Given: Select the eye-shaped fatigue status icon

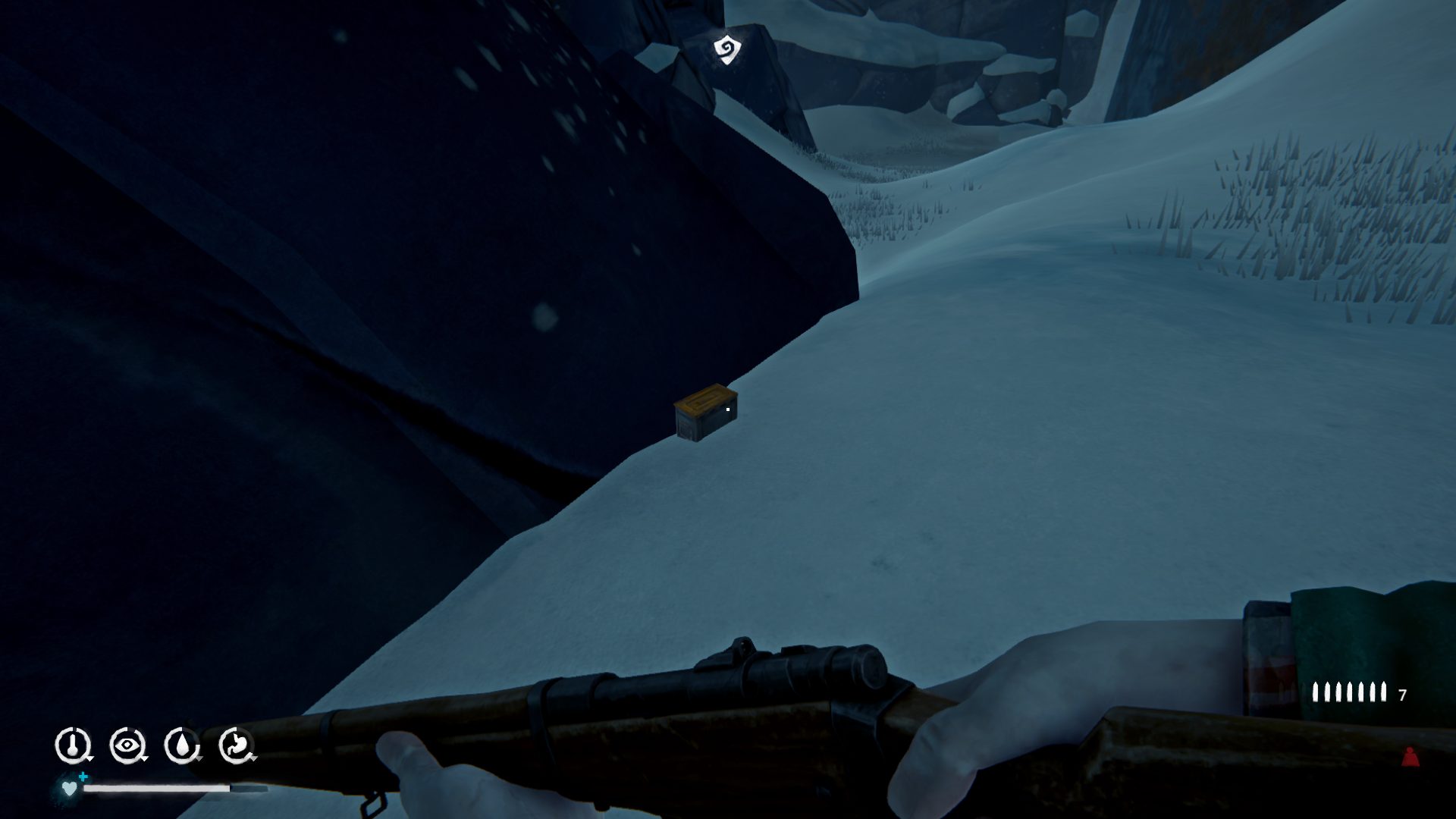Looking at the screenshot, I should pos(127,745).
